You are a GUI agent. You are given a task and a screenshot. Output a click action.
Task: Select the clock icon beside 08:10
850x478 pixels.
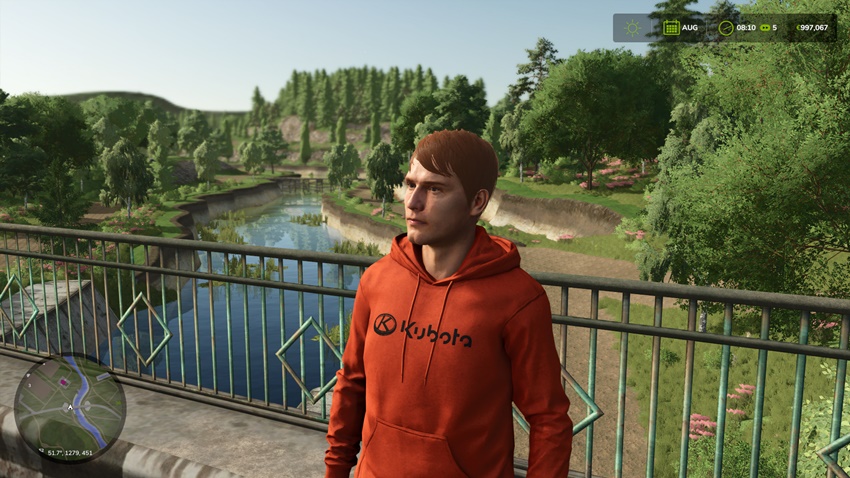725,28
